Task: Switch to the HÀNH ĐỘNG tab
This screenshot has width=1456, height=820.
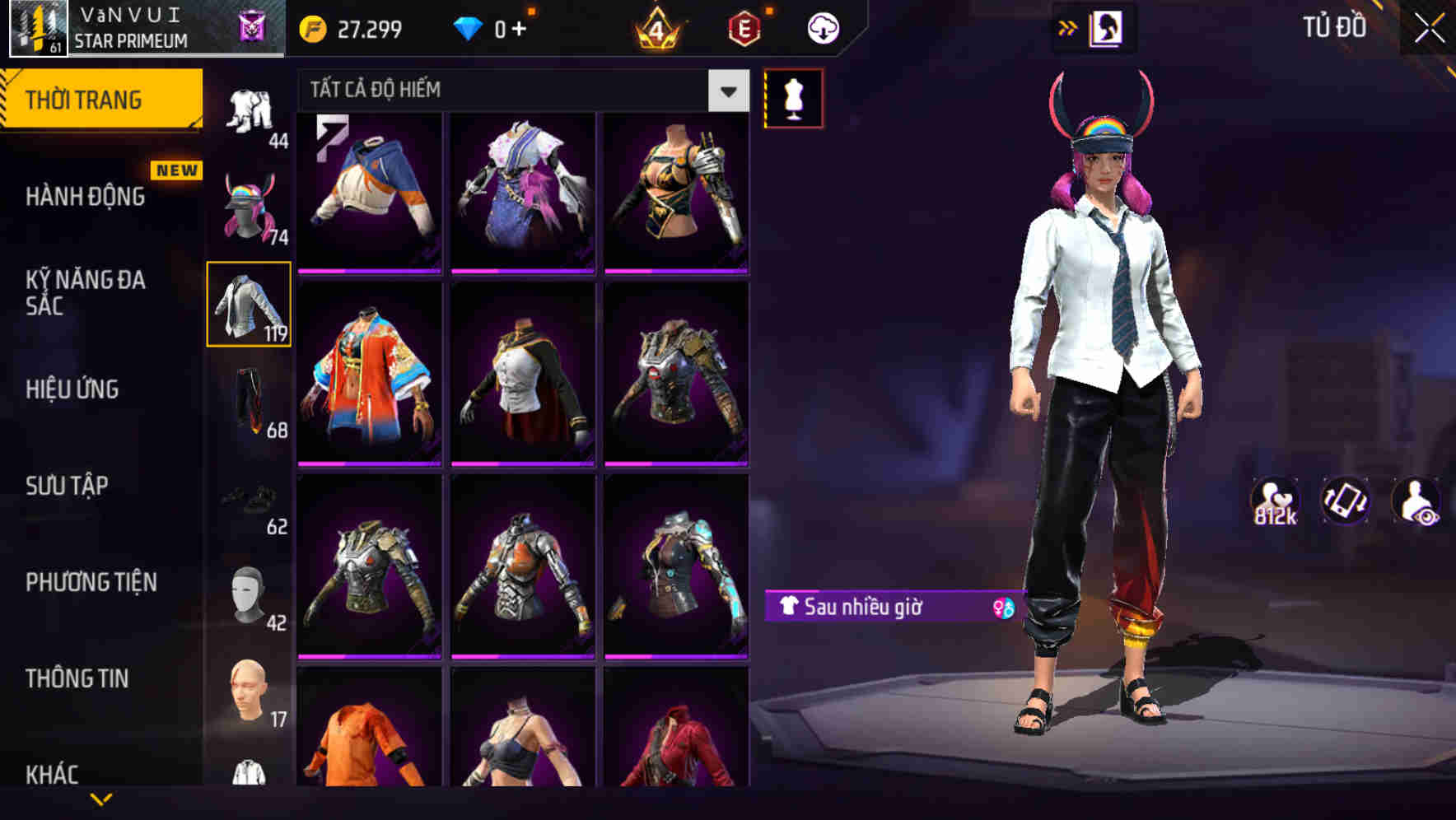Action: tap(84, 197)
